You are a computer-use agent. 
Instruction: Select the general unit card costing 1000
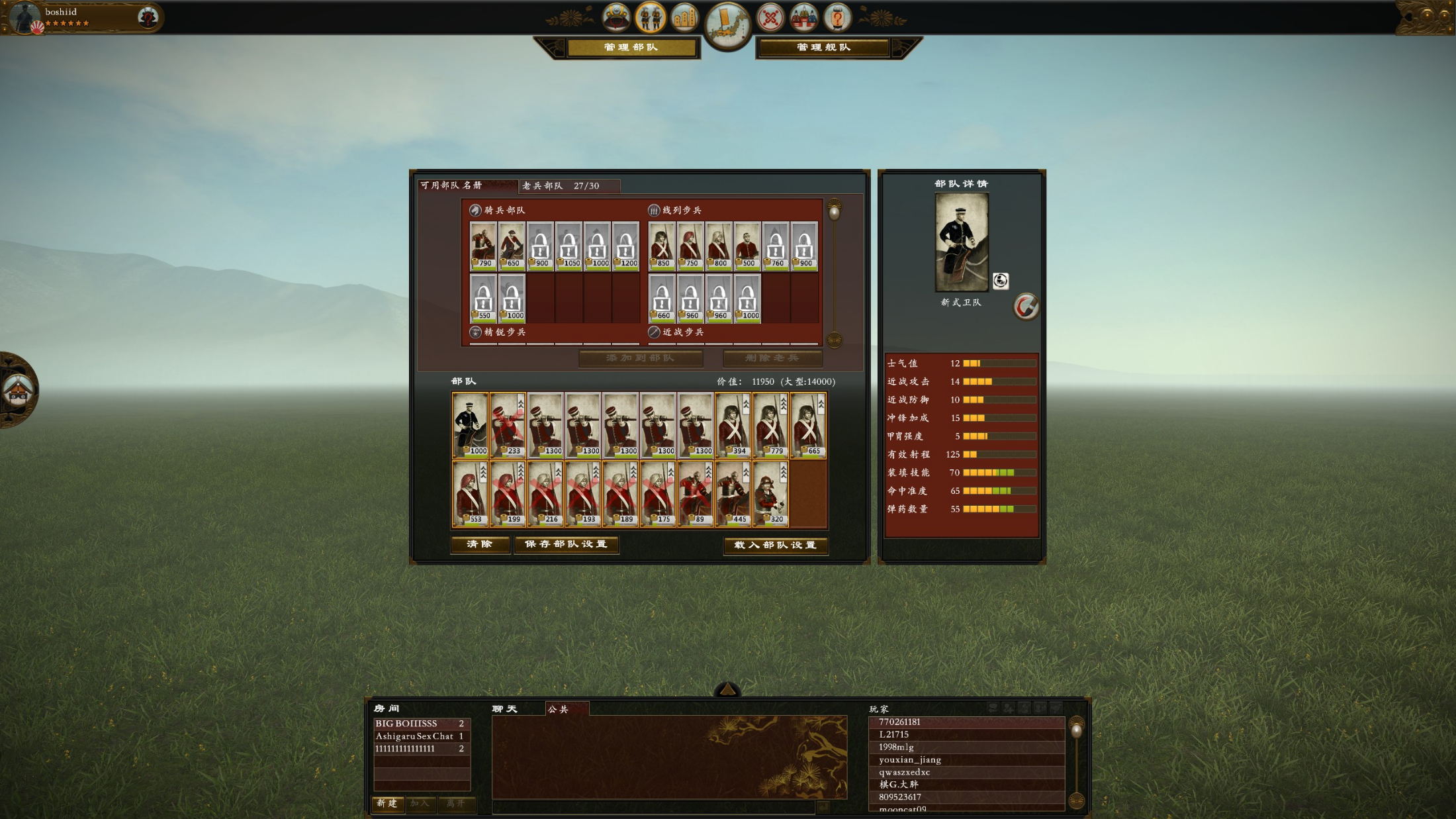click(471, 424)
